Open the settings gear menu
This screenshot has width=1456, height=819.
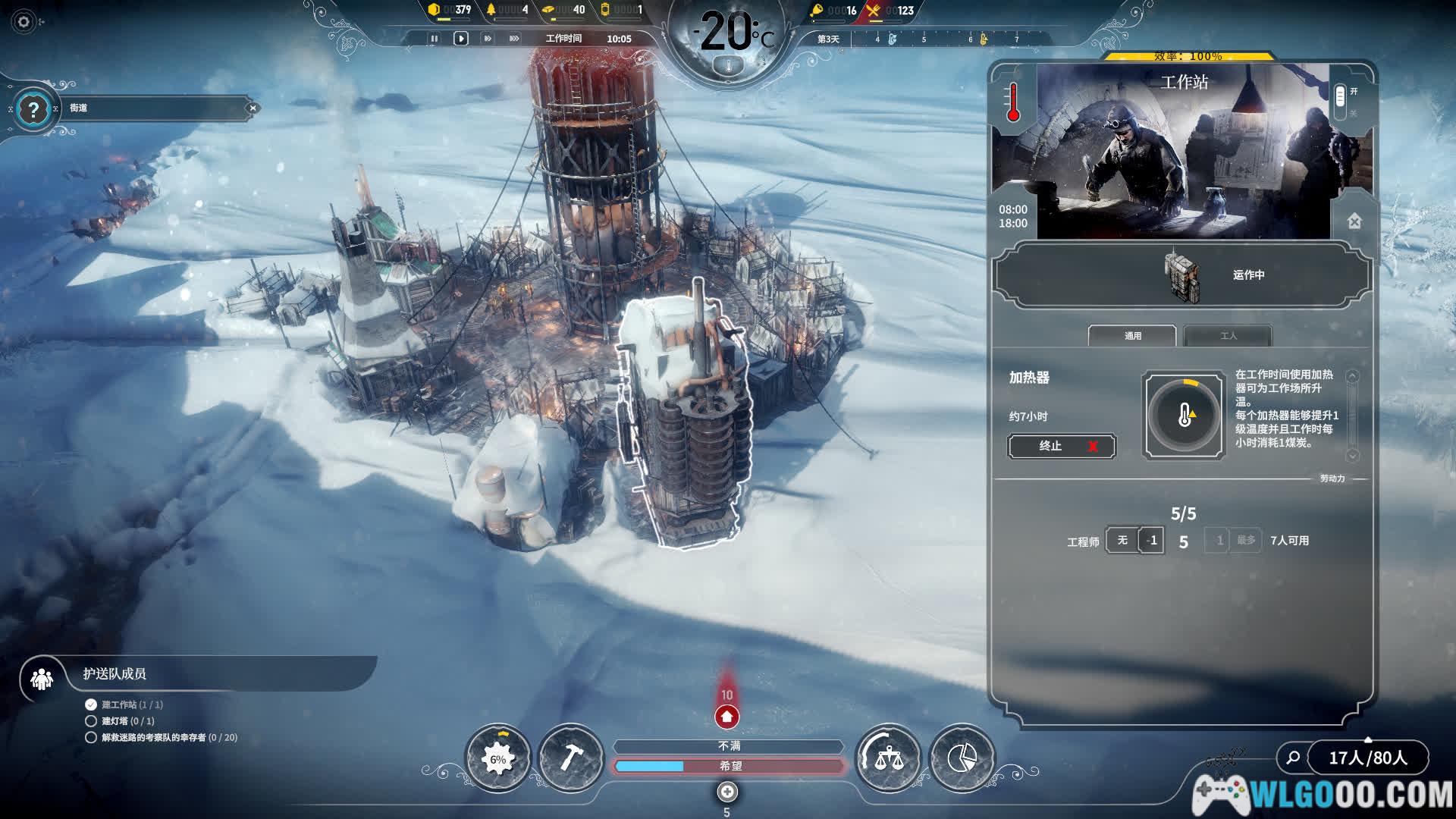(24, 22)
